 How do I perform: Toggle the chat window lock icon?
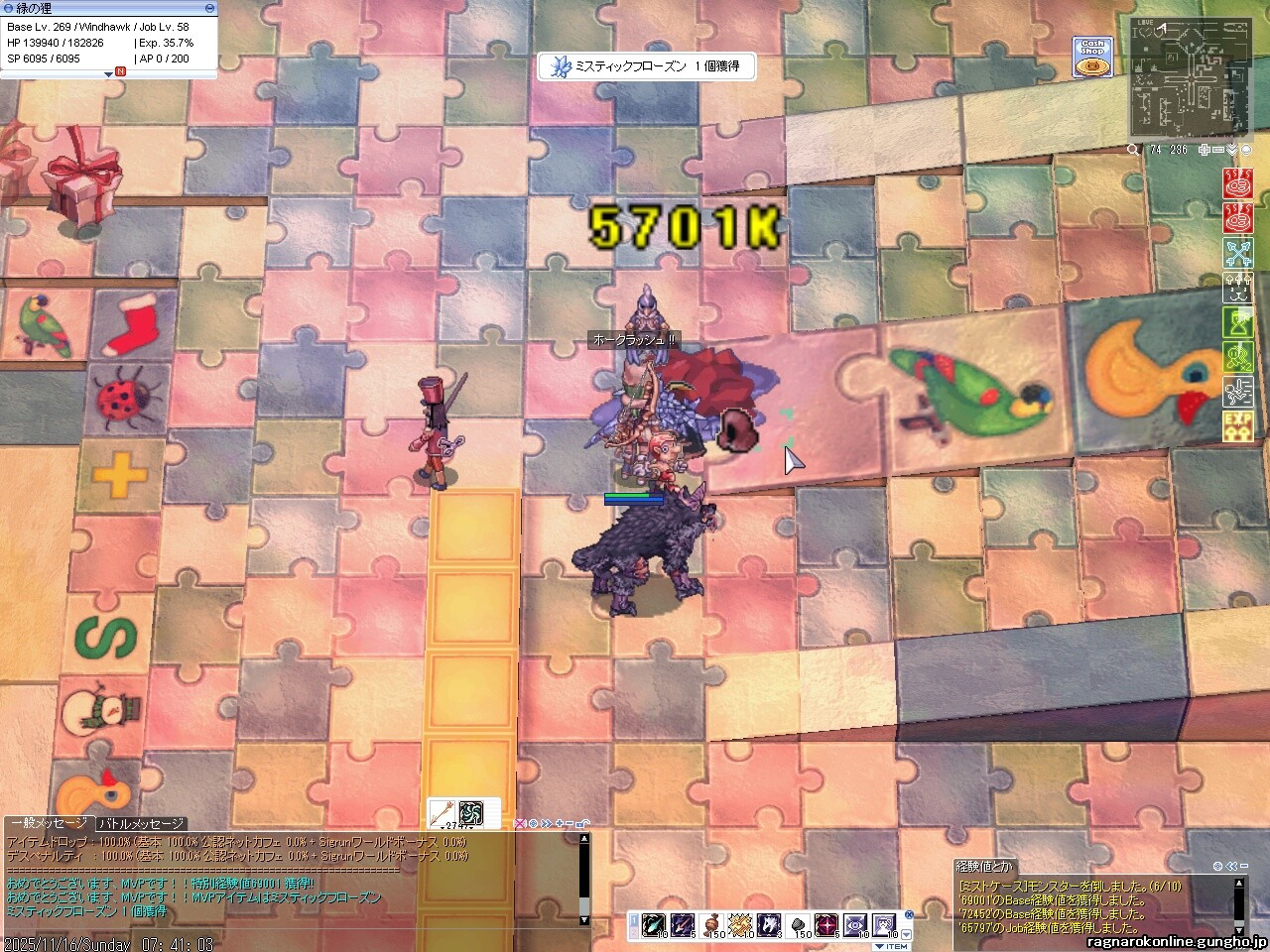pyautogui.click(x=582, y=824)
